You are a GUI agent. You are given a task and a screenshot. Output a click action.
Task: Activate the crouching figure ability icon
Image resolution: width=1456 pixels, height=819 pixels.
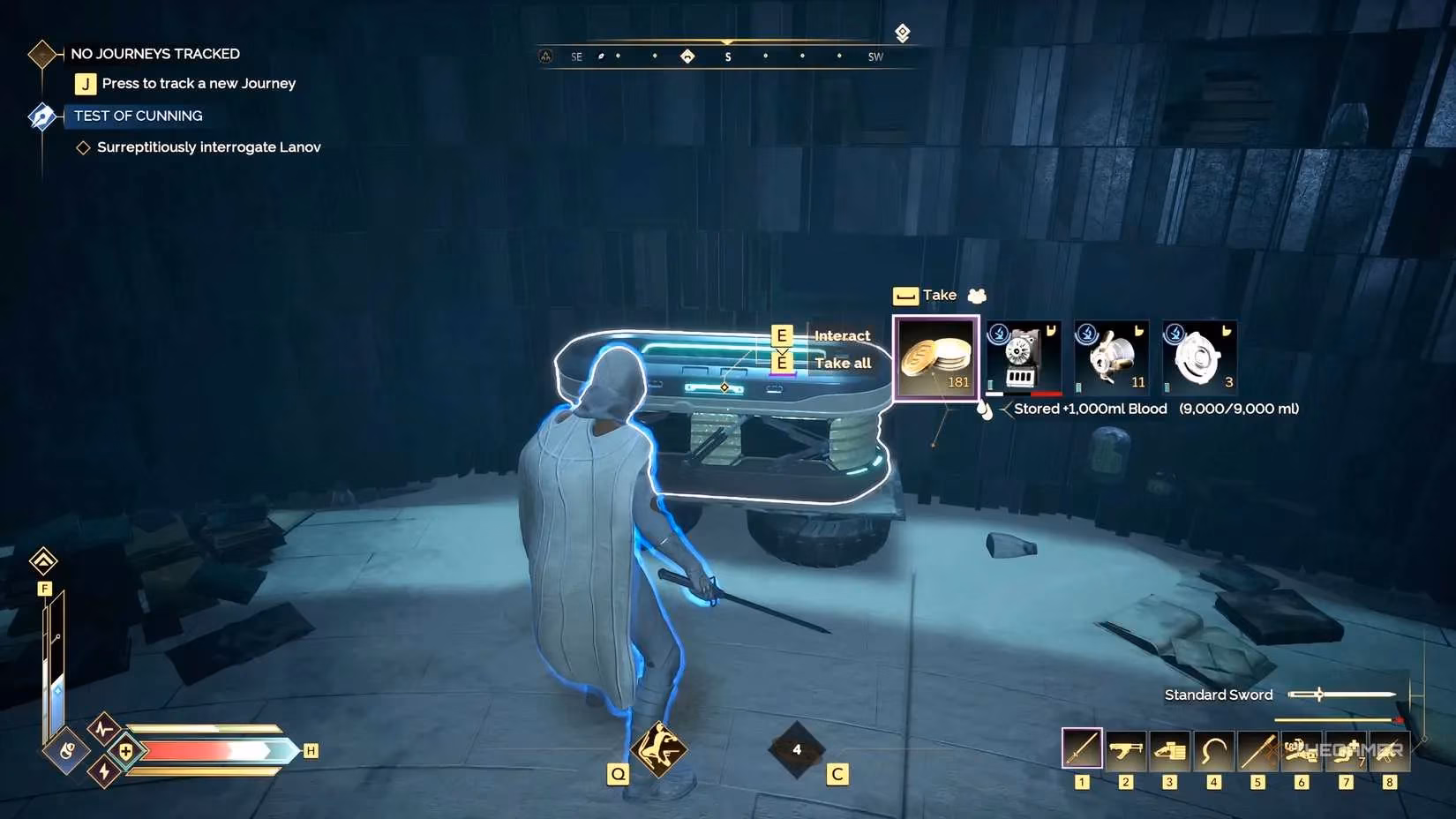tap(658, 749)
